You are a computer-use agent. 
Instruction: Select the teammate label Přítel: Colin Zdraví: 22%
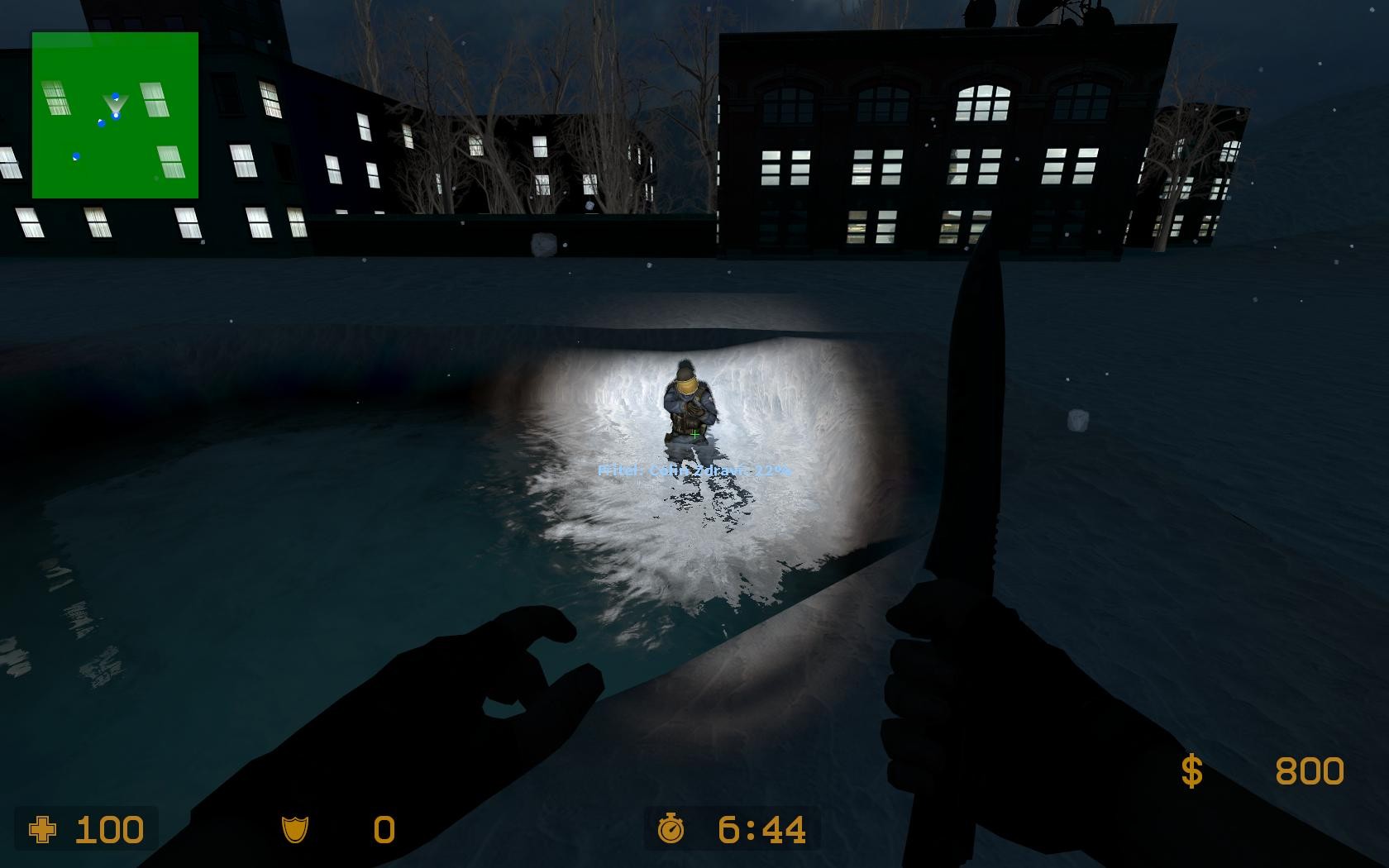[693, 469]
